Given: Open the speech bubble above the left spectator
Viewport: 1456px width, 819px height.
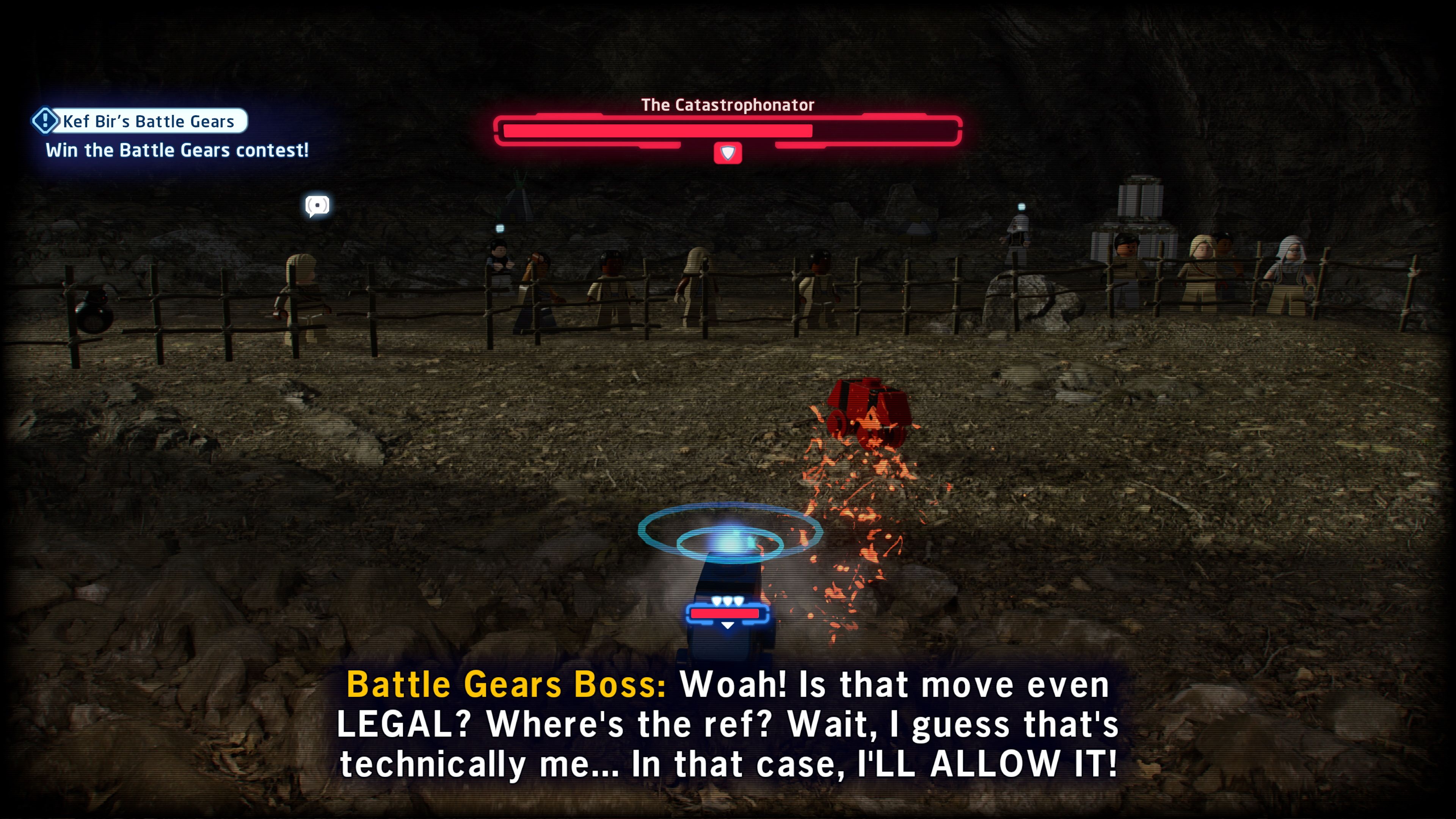Looking at the screenshot, I should pyautogui.click(x=318, y=205).
